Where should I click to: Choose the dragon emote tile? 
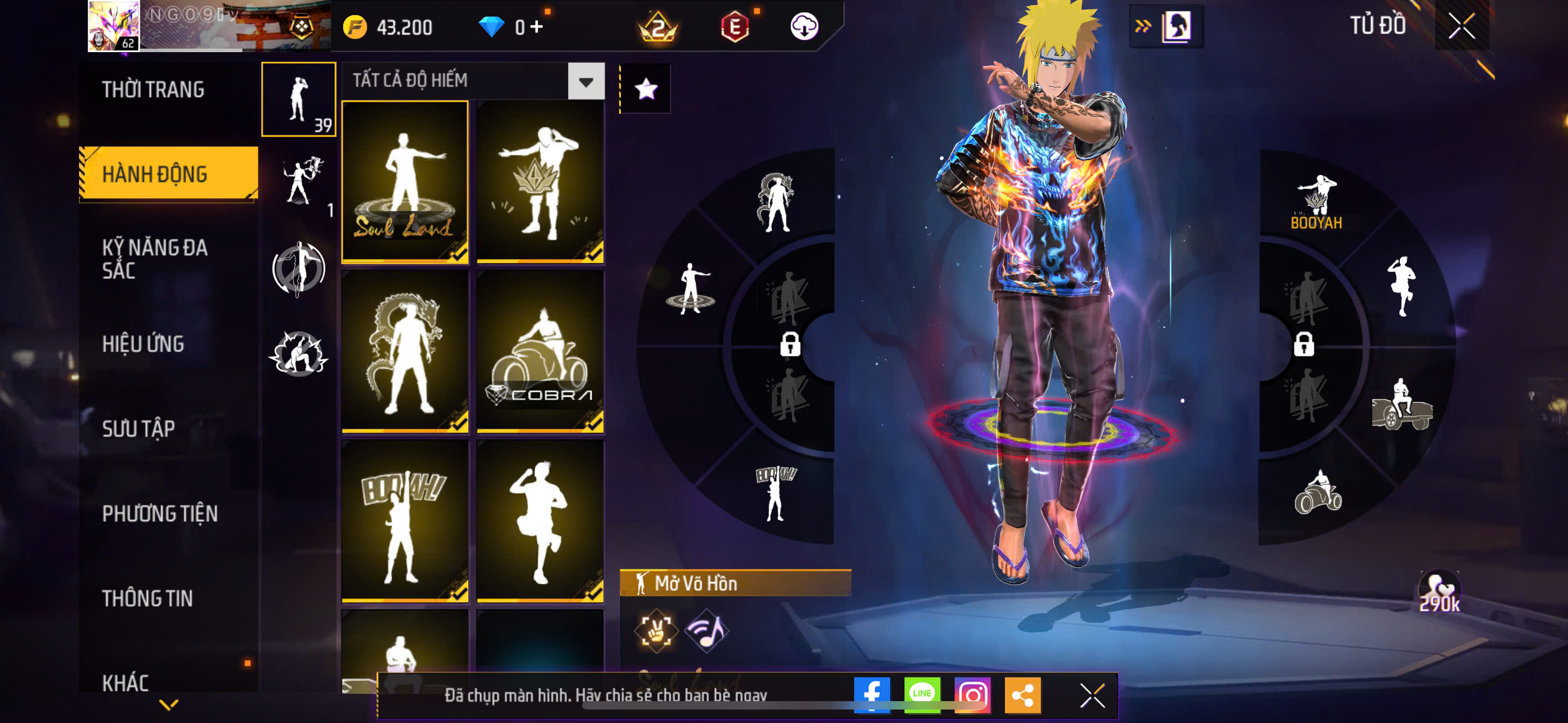[x=405, y=351]
